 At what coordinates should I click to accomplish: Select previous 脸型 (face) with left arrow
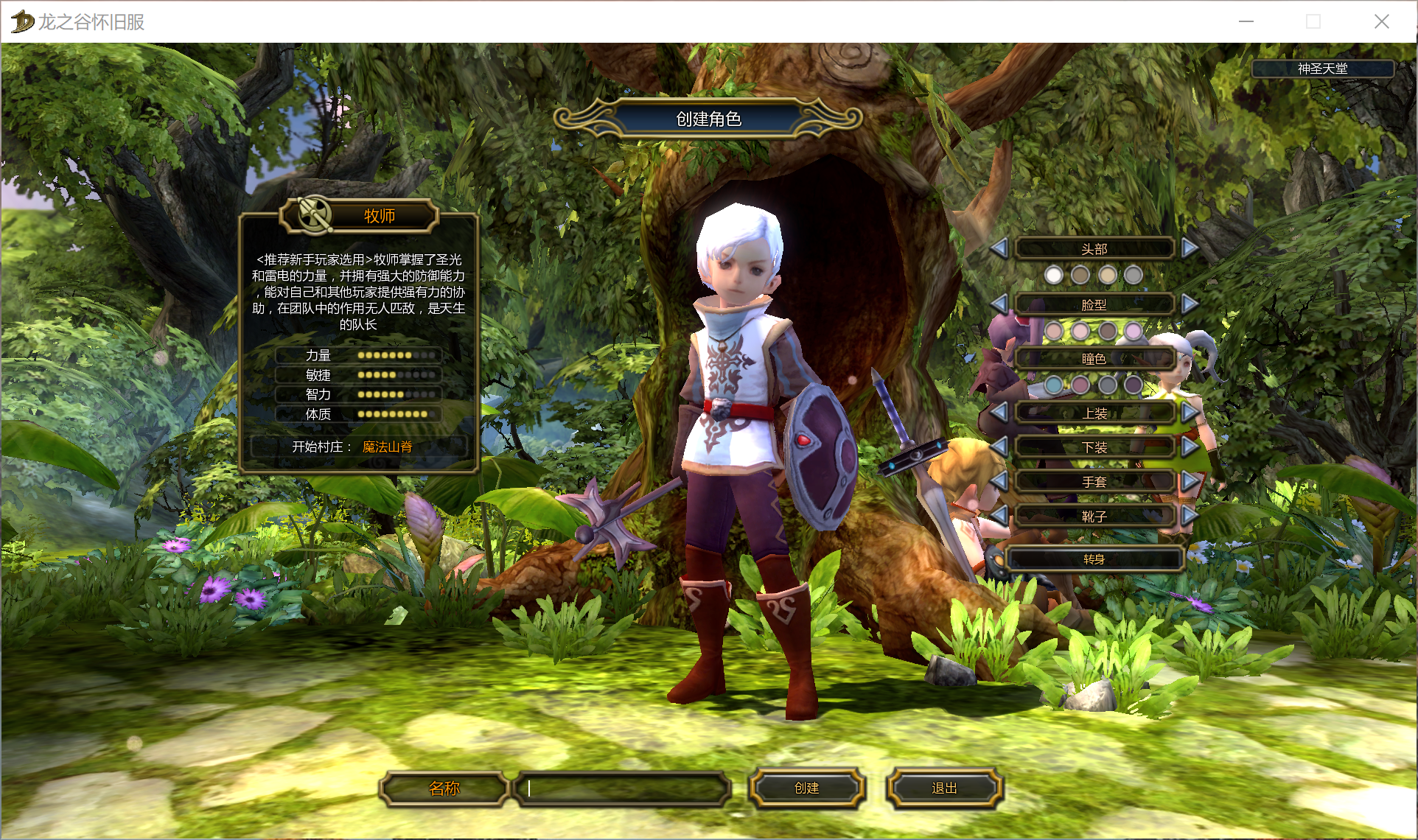pyautogui.click(x=999, y=304)
